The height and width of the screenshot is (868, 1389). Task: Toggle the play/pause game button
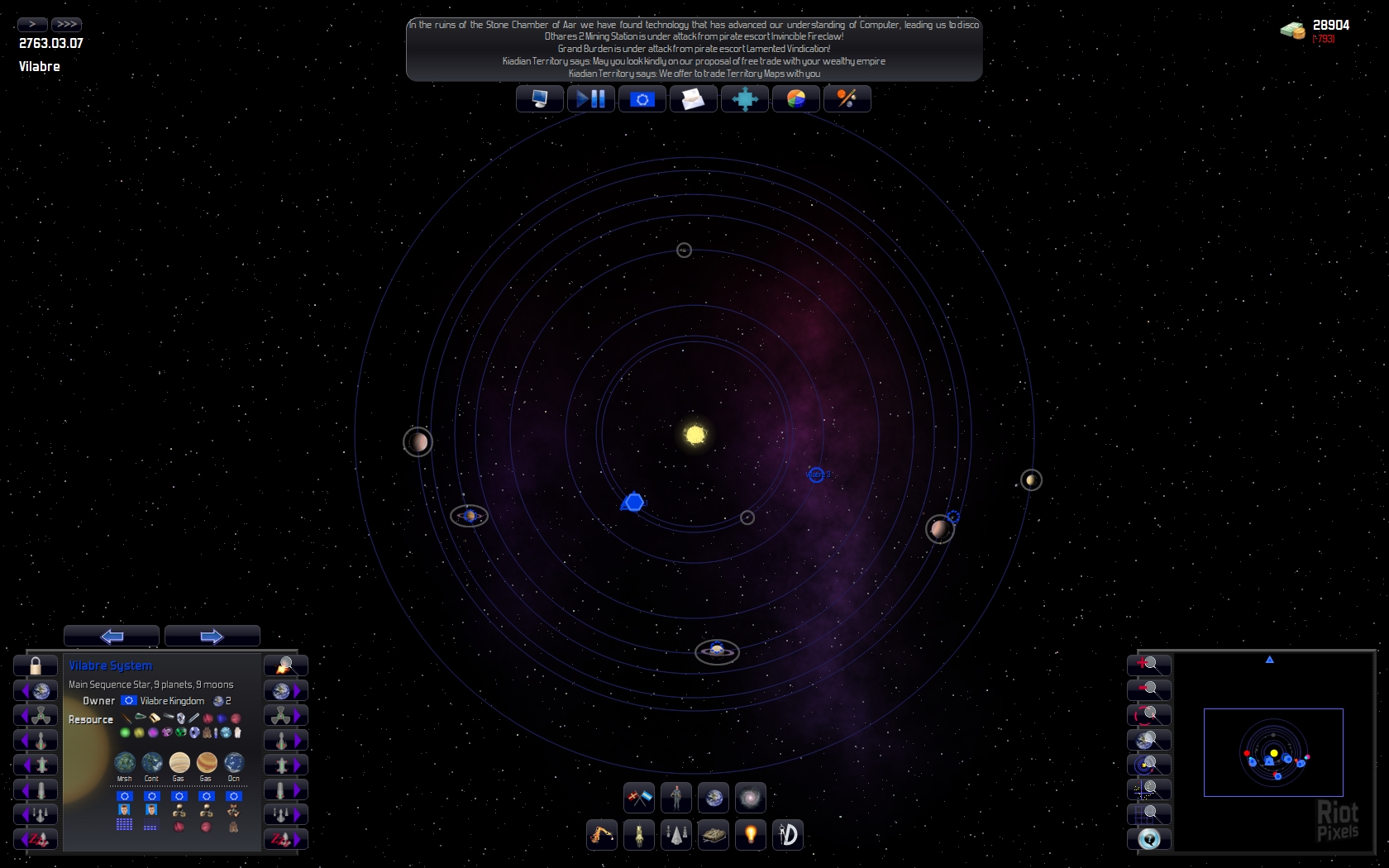(590, 99)
